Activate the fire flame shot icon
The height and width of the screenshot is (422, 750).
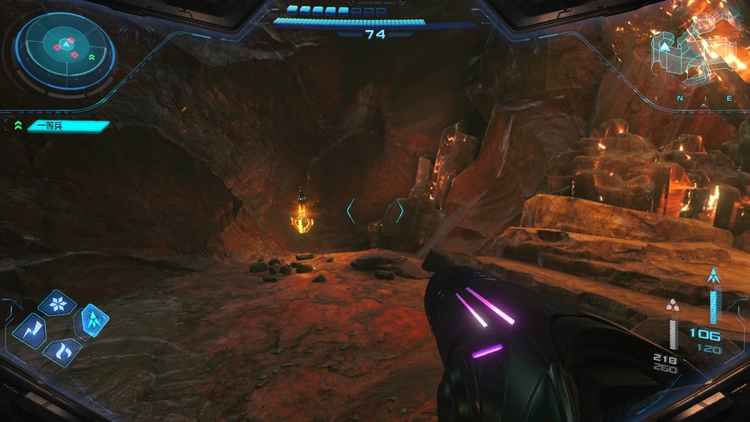61,350
